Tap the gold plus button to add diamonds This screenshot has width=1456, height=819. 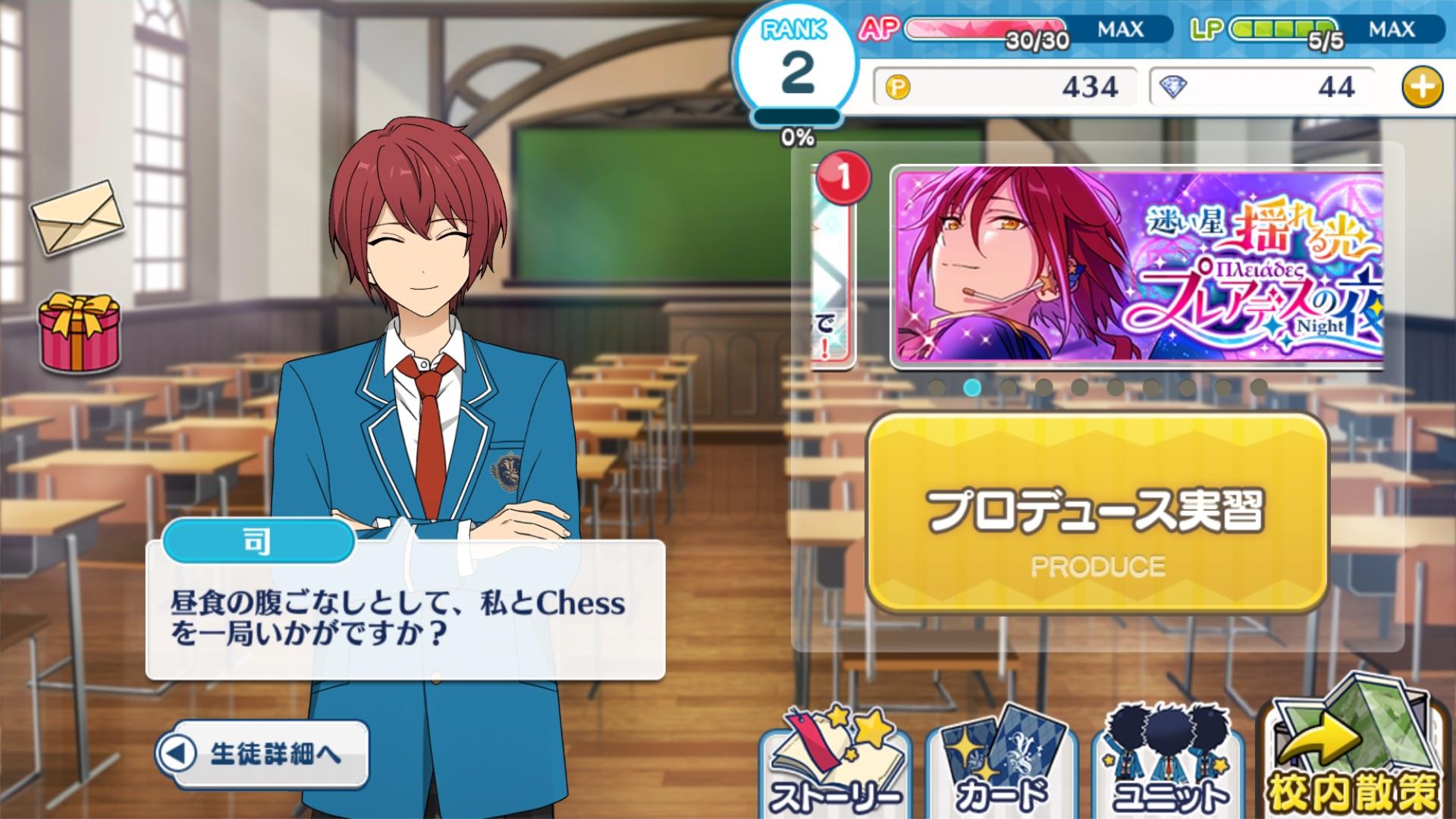pos(1422,87)
